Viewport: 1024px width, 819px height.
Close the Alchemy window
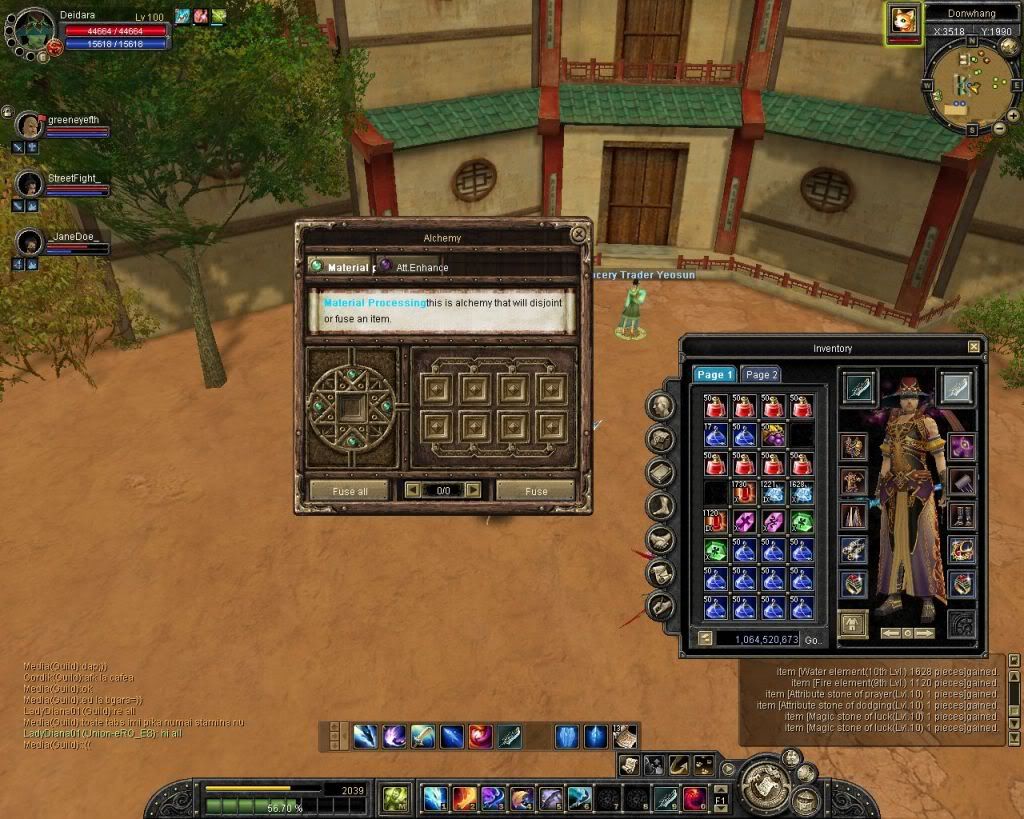click(x=578, y=235)
